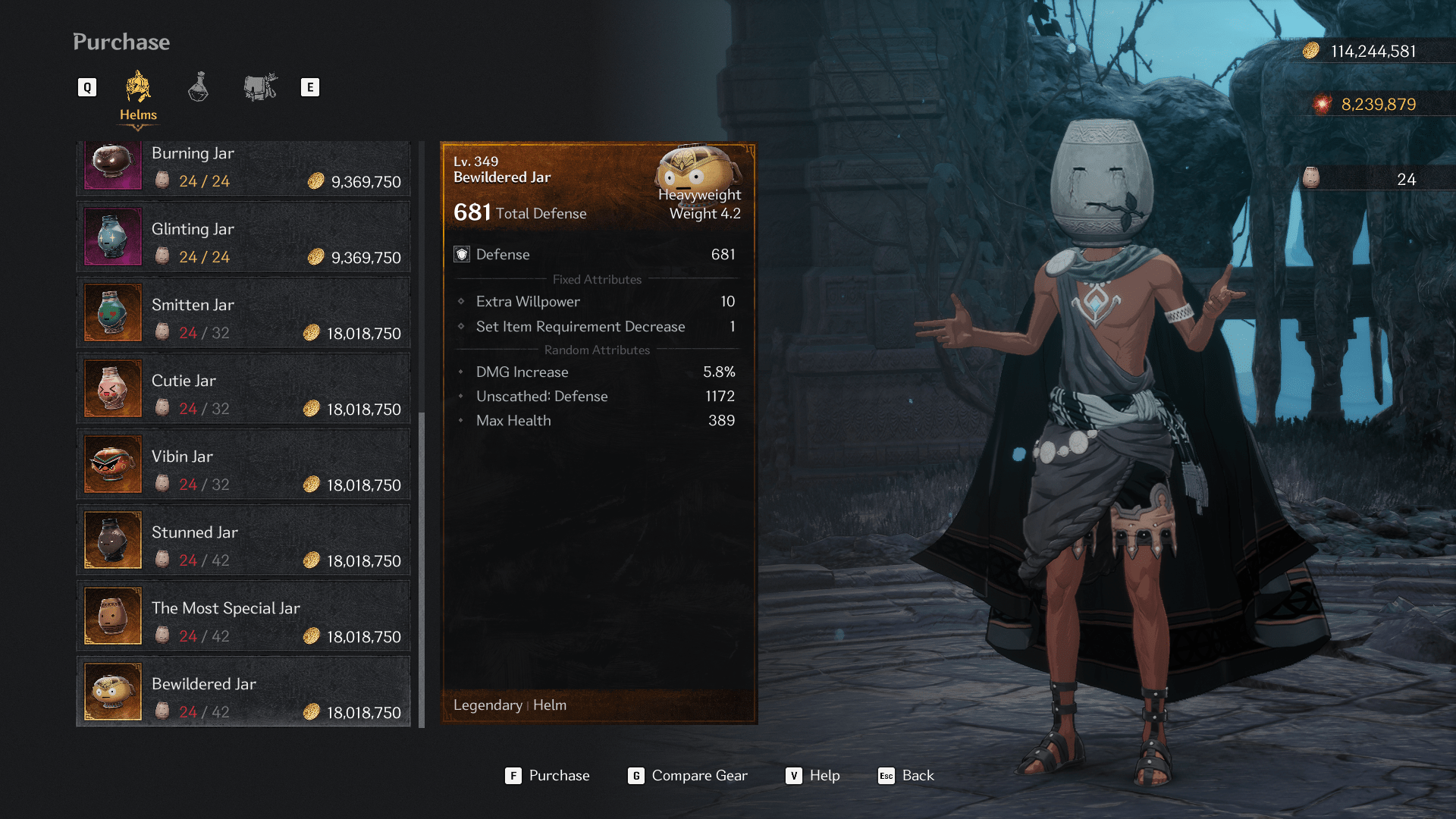
Task: Select the Burning Jar helm
Action: click(x=243, y=167)
